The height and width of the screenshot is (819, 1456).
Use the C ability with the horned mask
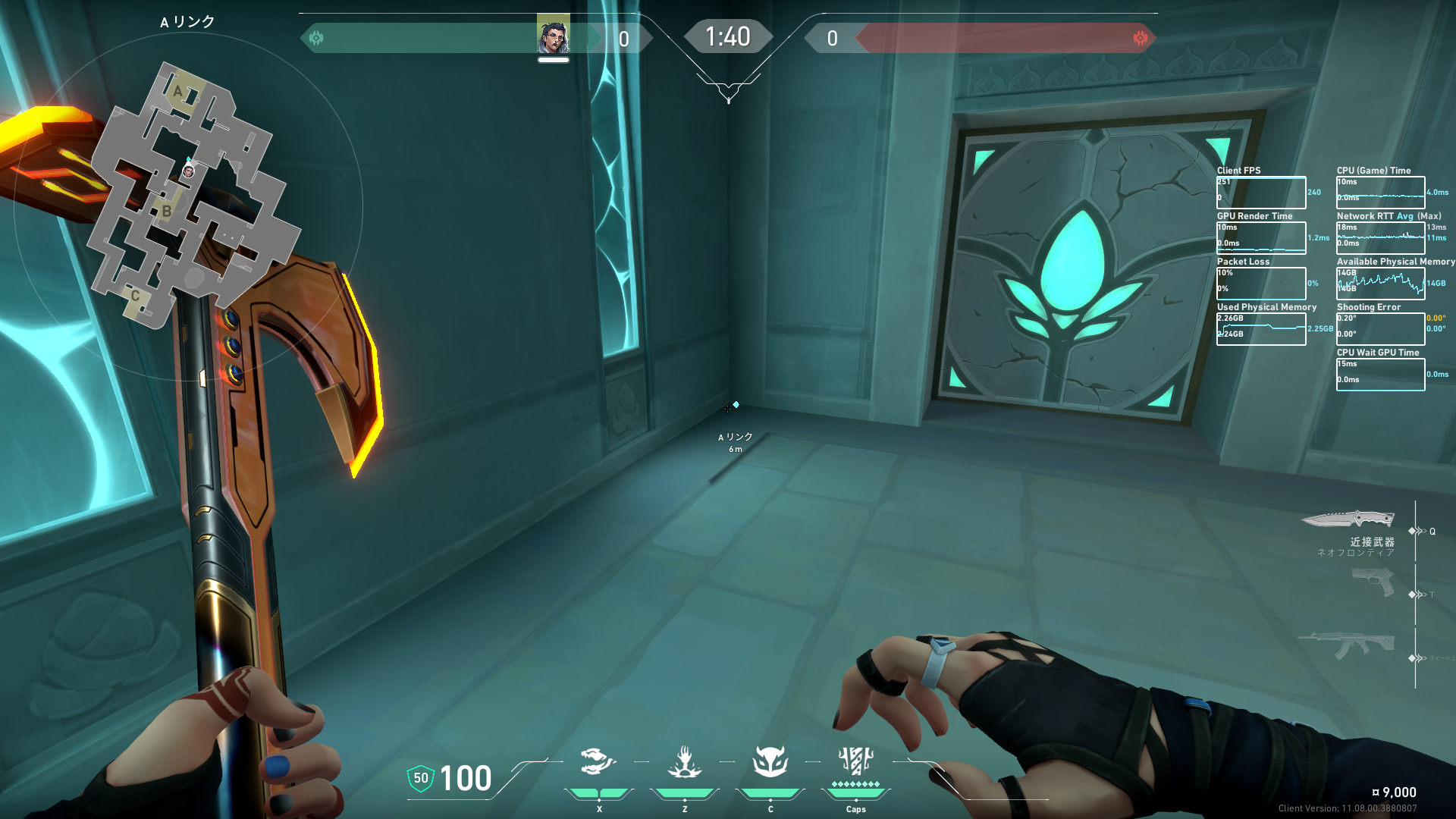(770, 761)
